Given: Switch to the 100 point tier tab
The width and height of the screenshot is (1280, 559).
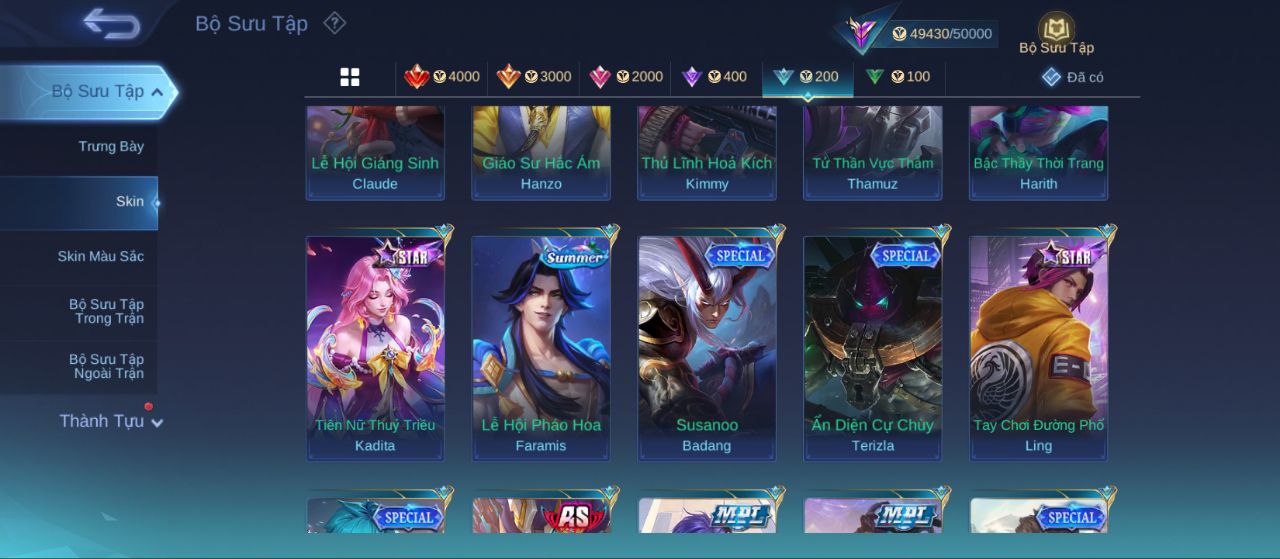Looking at the screenshot, I should point(898,77).
